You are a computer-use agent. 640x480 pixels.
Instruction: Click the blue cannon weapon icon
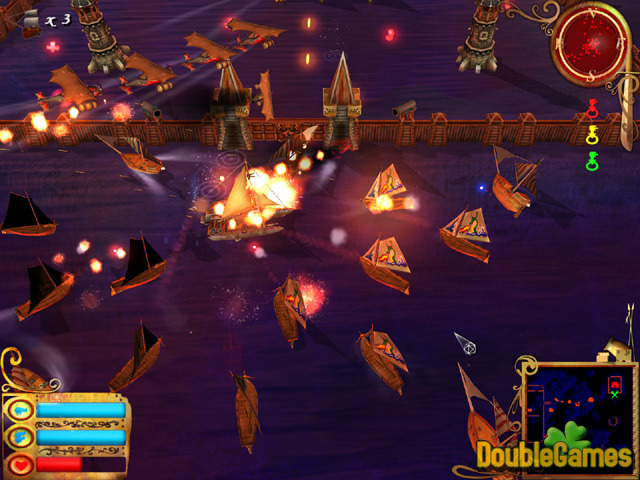tap(20, 410)
